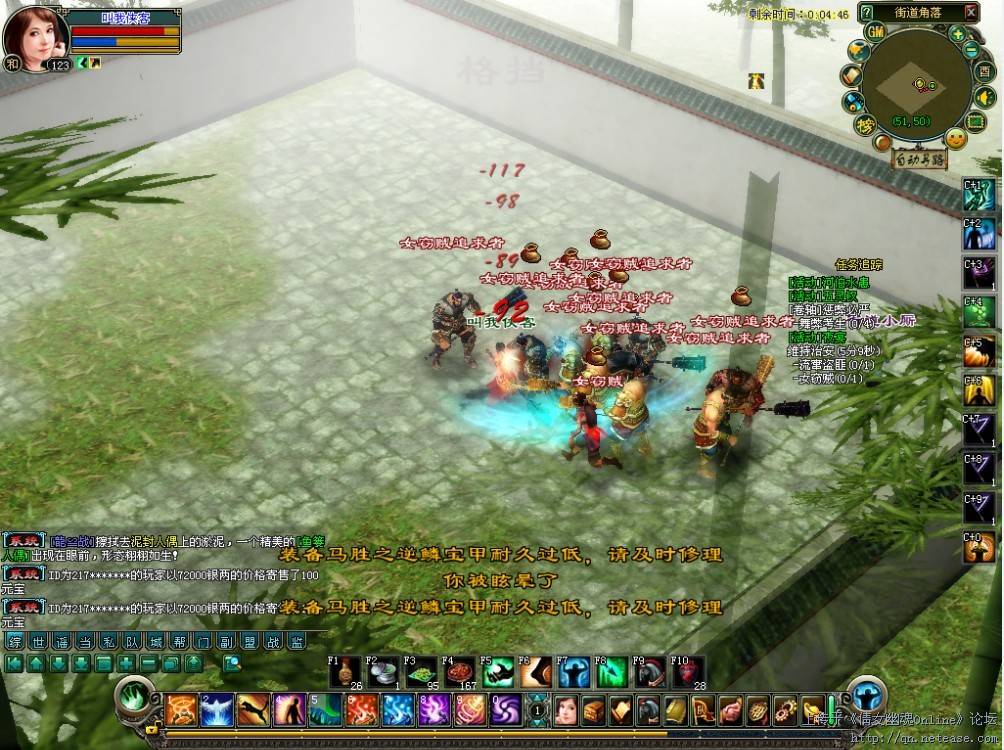Image resolution: width=1004 pixels, height=750 pixels.
Task: Zoom out the minimap with the minus button
Action: point(971,50)
